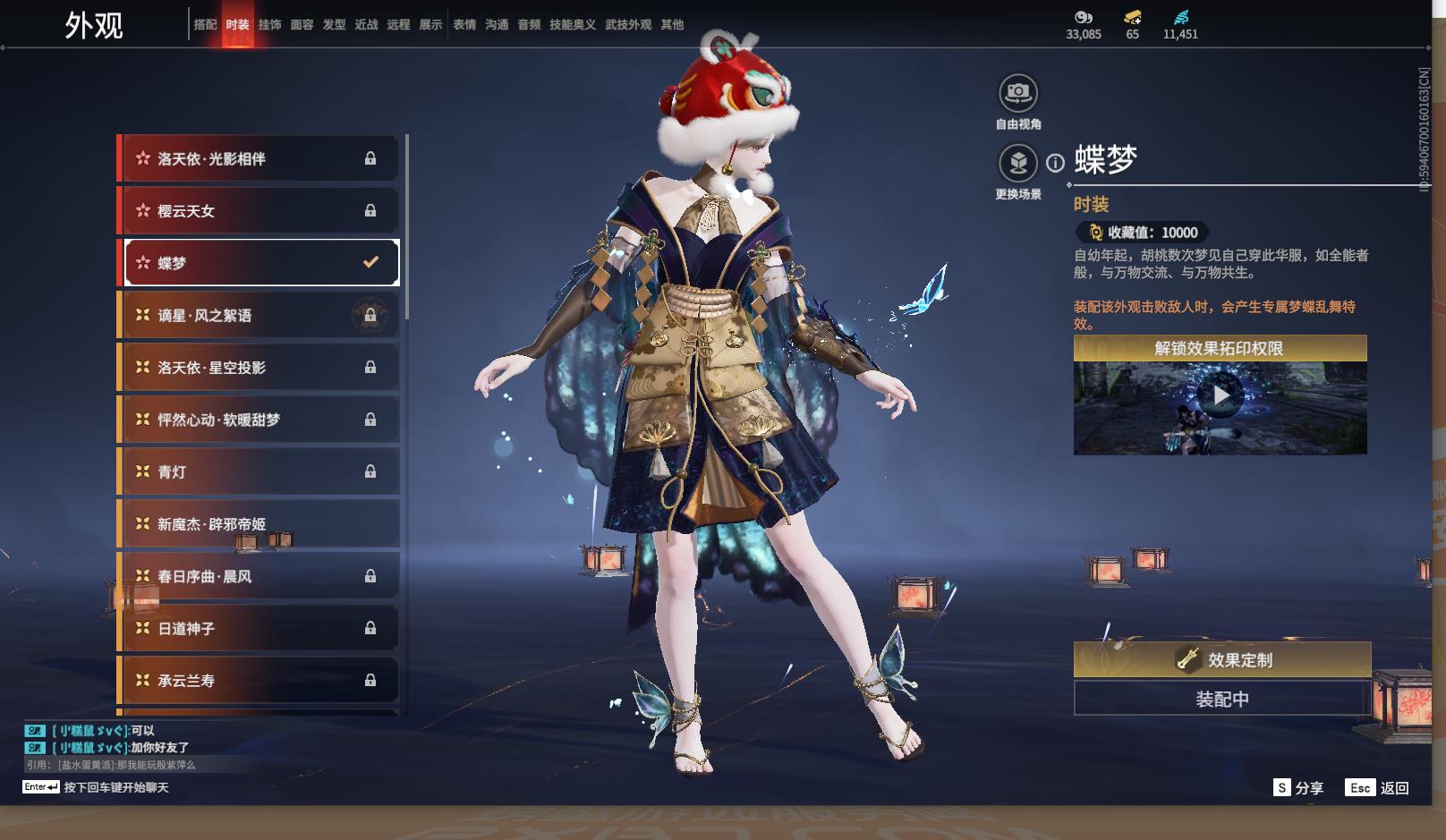1446x840 pixels.
Task: Choose the 洛天依·光影相伴 outfit
Action: 259,158
